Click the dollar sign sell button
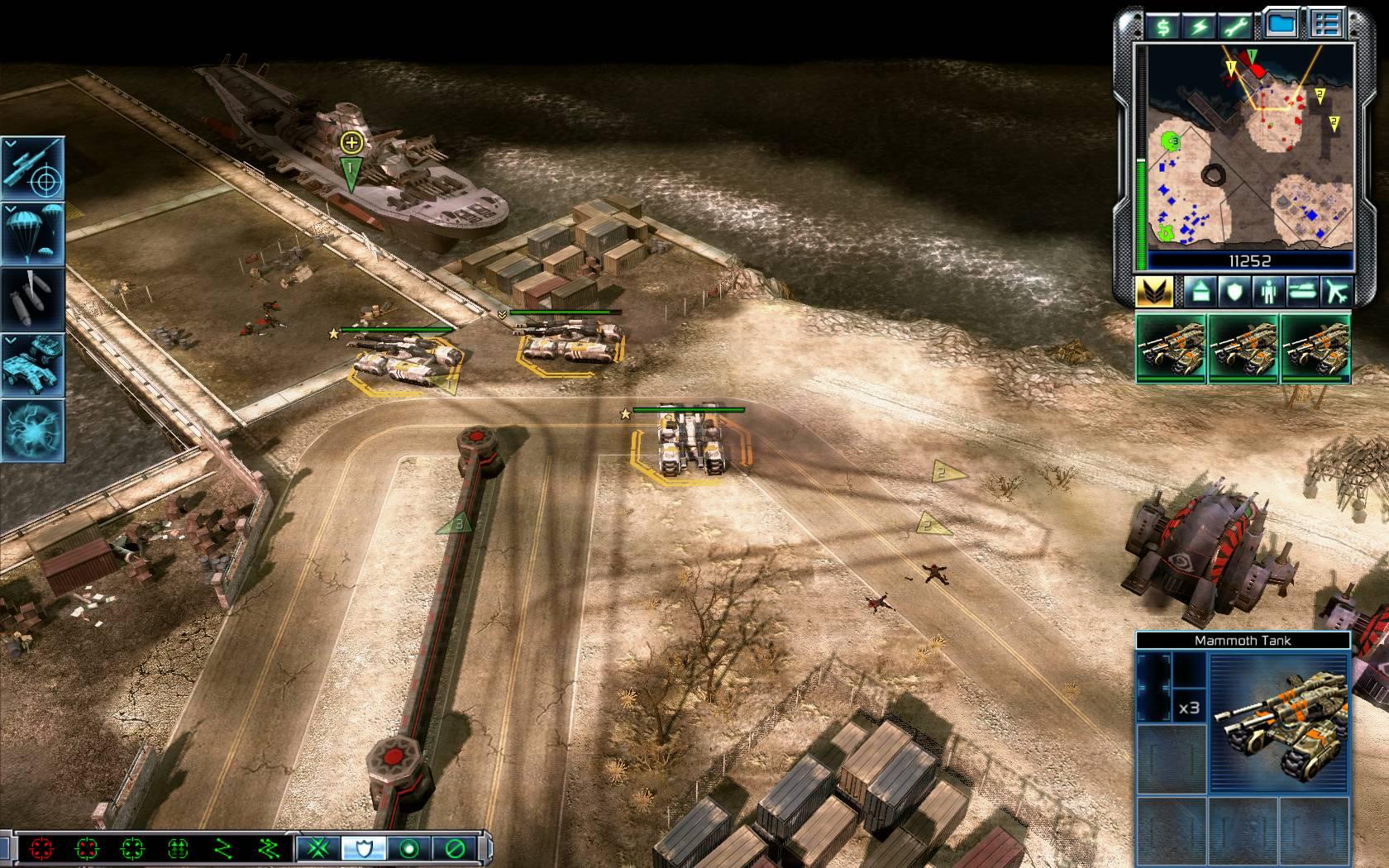1389x868 pixels. point(1163,26)
